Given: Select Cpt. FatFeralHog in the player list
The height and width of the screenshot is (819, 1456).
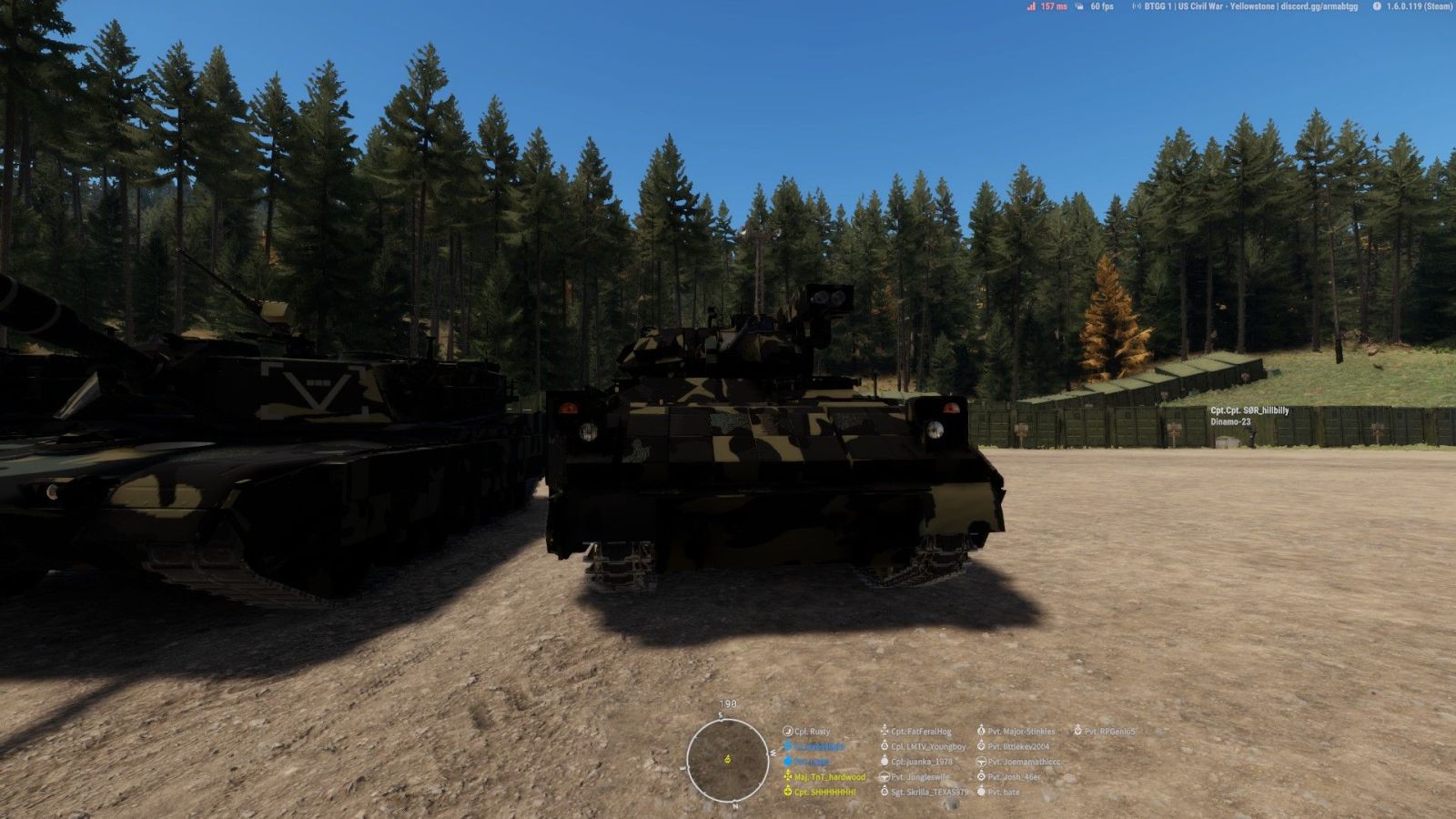Looking at the screenshot, I should point(920,732).
